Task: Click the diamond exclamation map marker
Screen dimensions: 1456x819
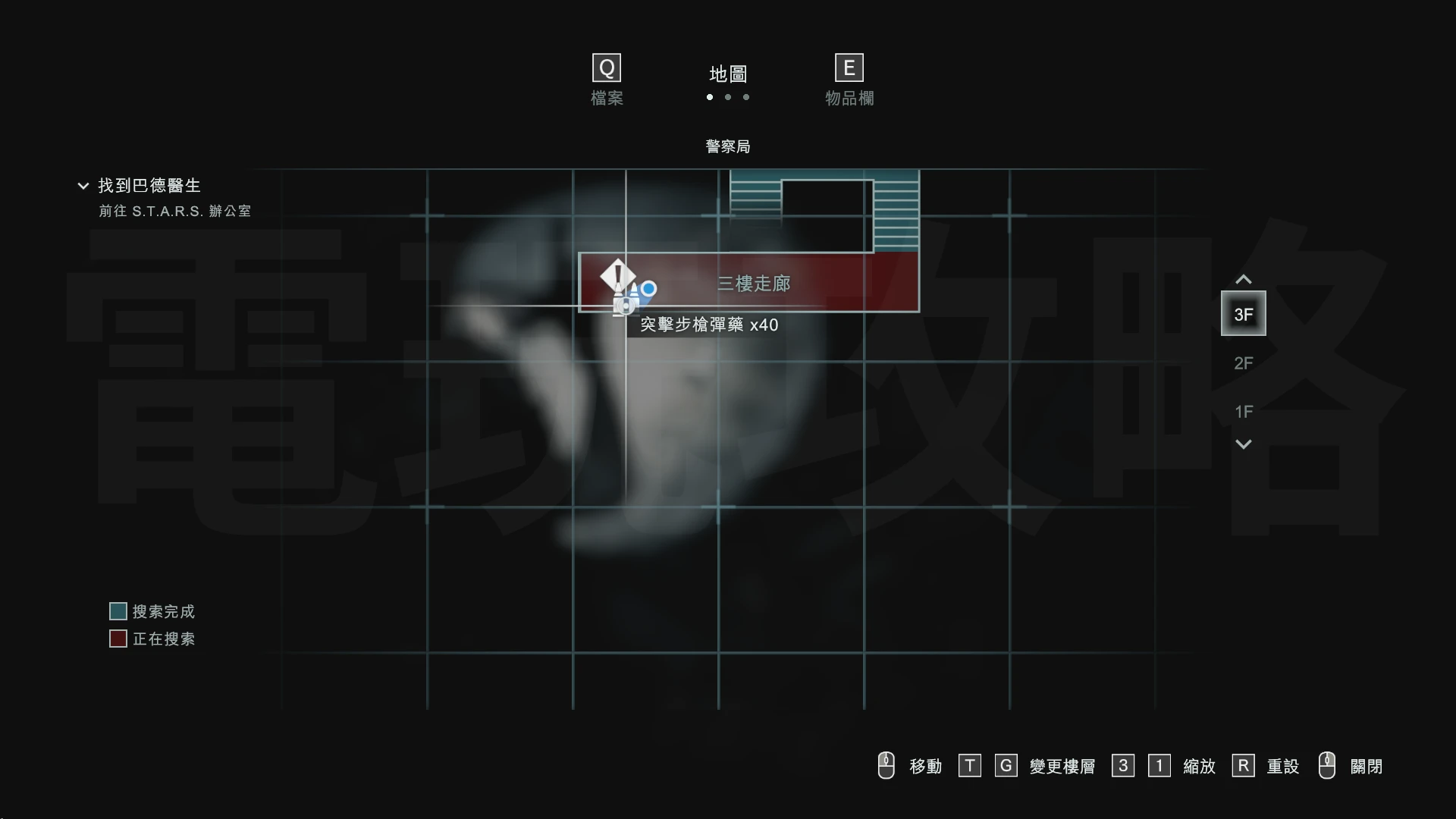Action: 617,275
